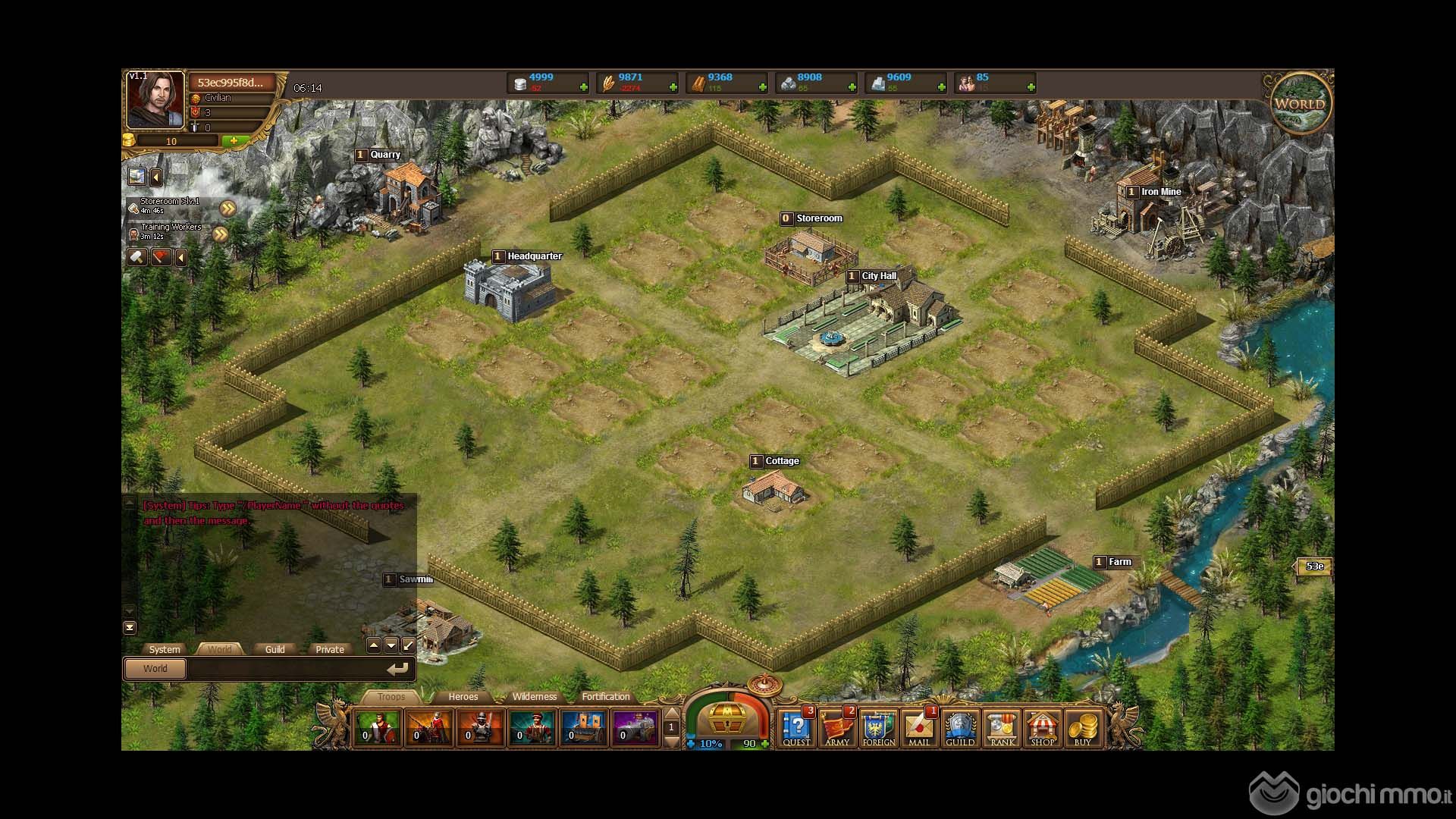Speed up Training Workers queue

tap(220, 234)
